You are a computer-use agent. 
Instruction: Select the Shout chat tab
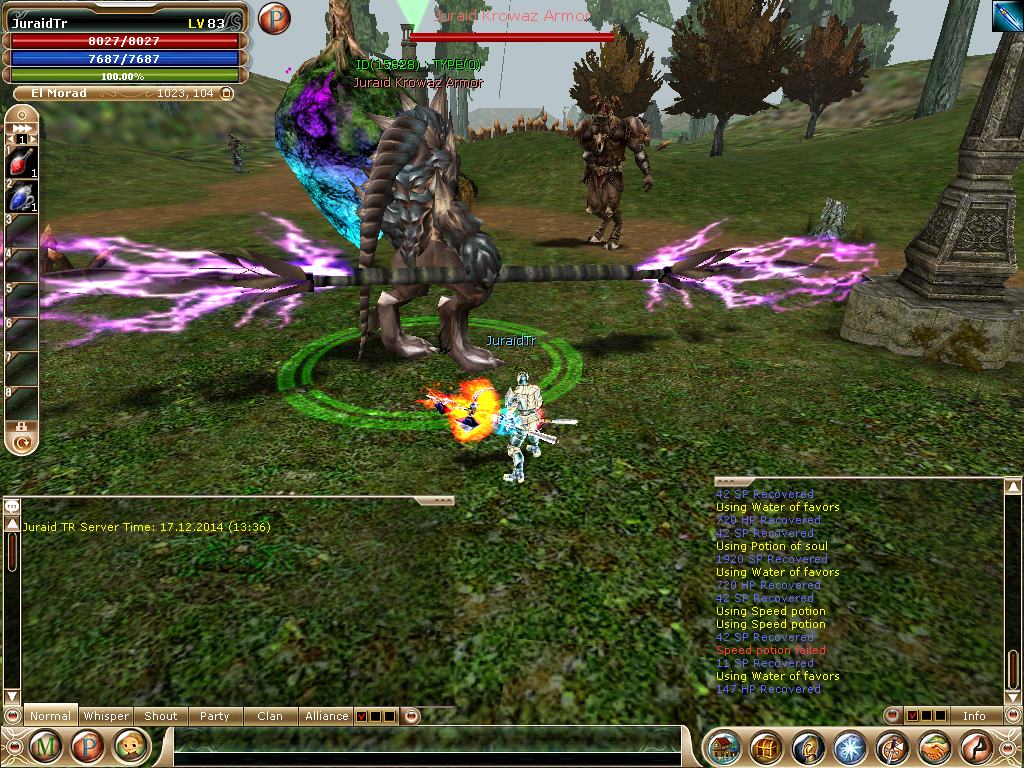(x=160, y=716)
